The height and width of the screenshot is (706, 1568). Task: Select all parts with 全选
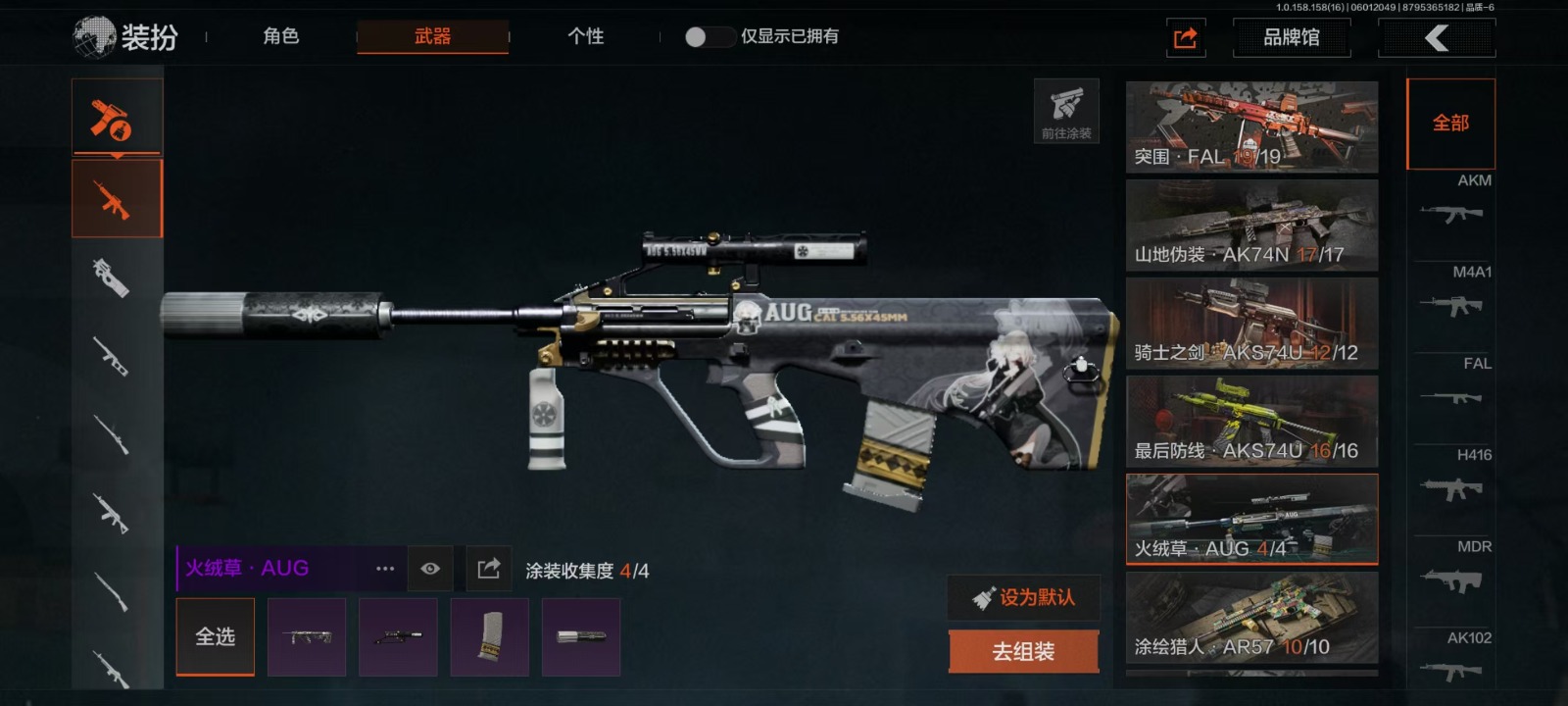(216, 636)
